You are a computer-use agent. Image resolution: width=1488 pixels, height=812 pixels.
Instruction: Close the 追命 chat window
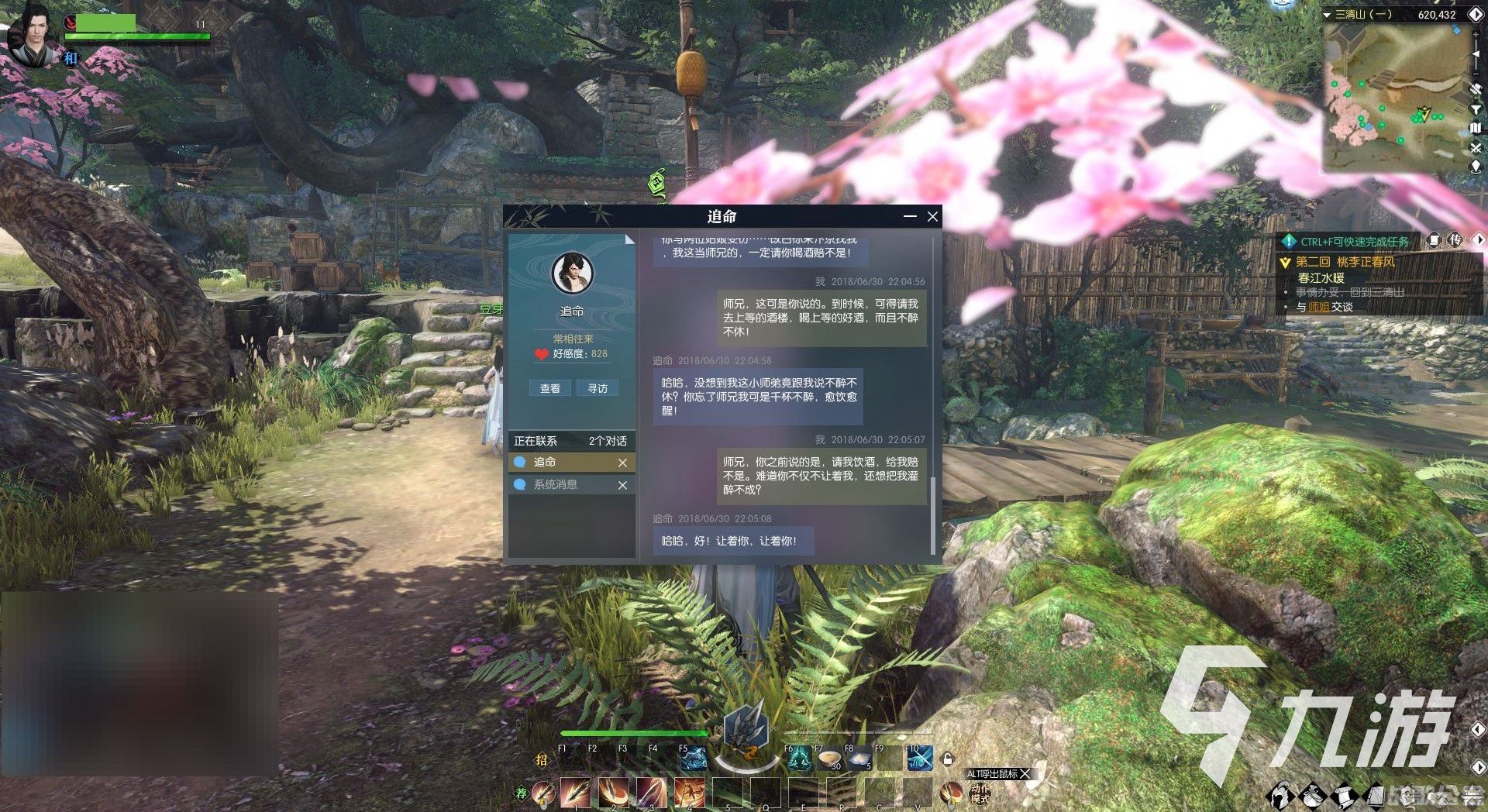pos(932,217)
